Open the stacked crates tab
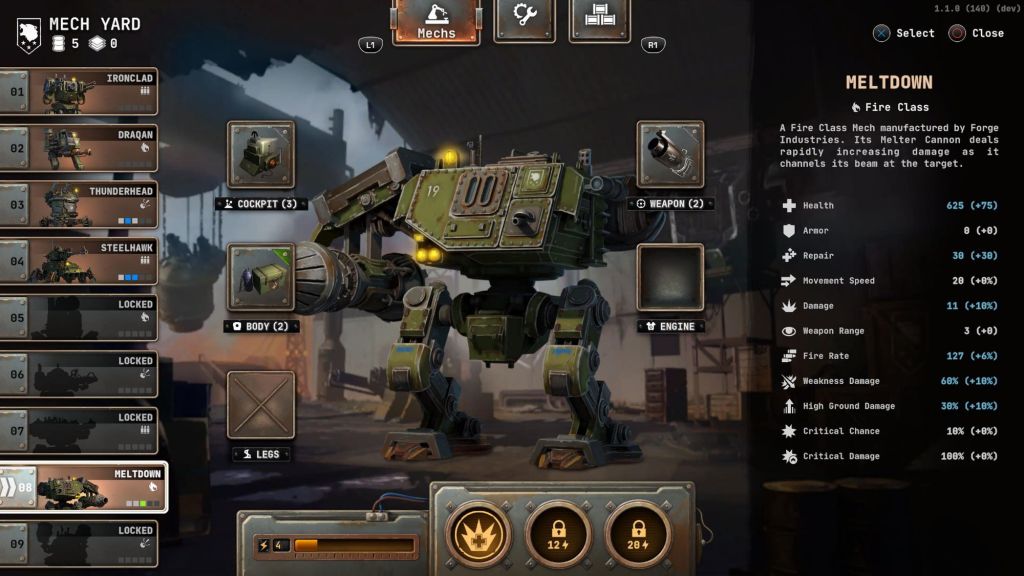This screenshot has height=576, width=1024. [x=599, y=20]
